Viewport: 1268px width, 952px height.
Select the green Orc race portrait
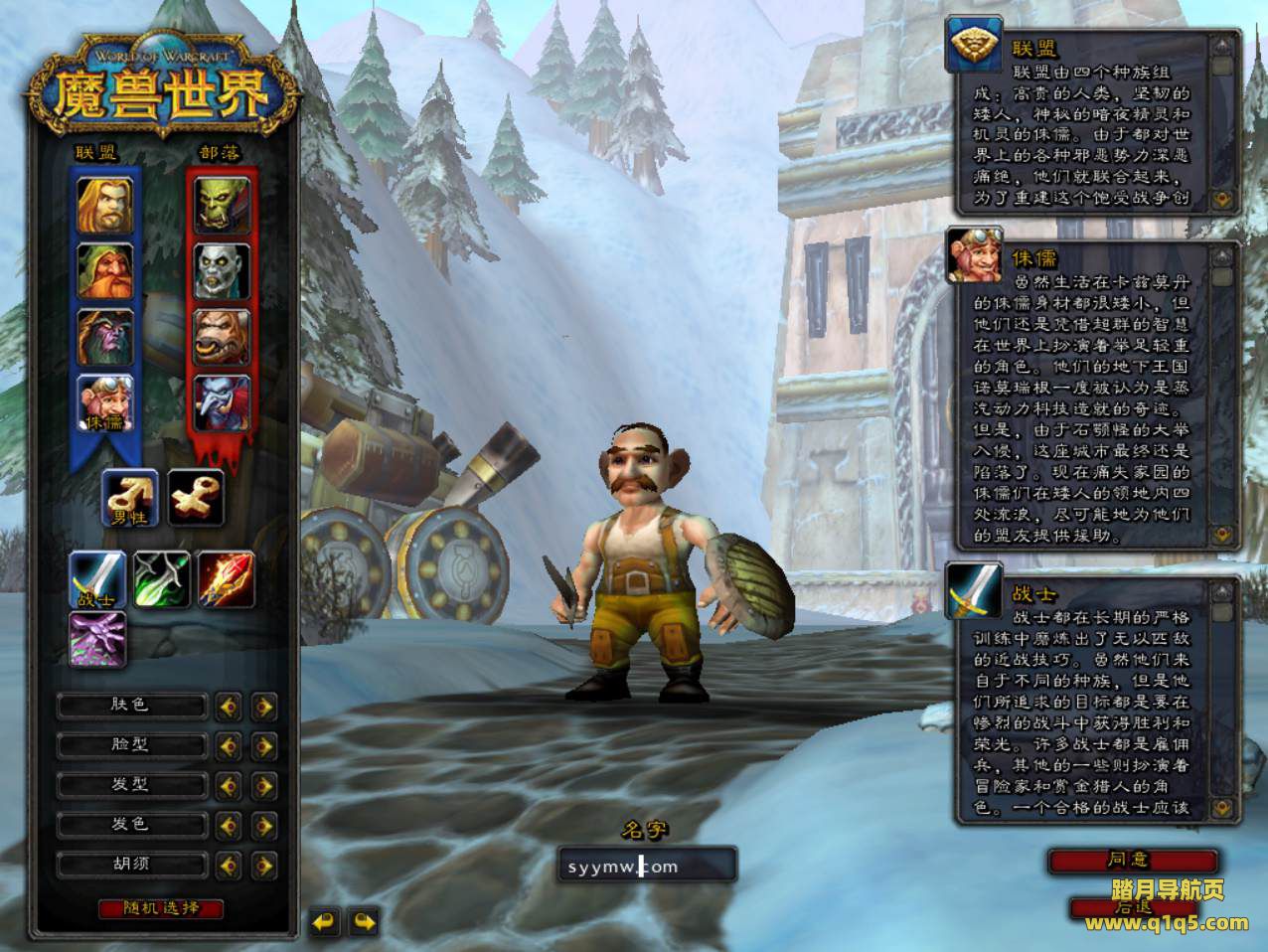point(222,206)
